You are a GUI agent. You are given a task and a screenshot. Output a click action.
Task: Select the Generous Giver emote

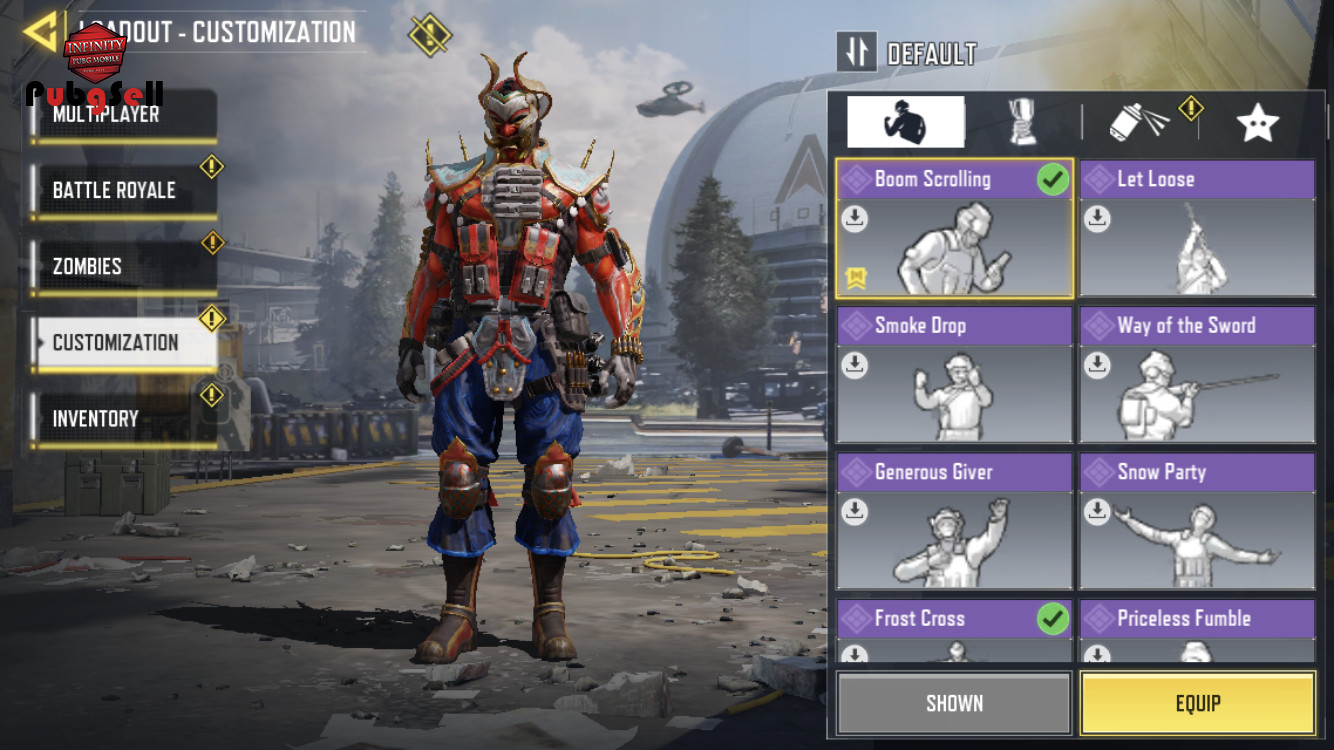[x=954, y=522]
